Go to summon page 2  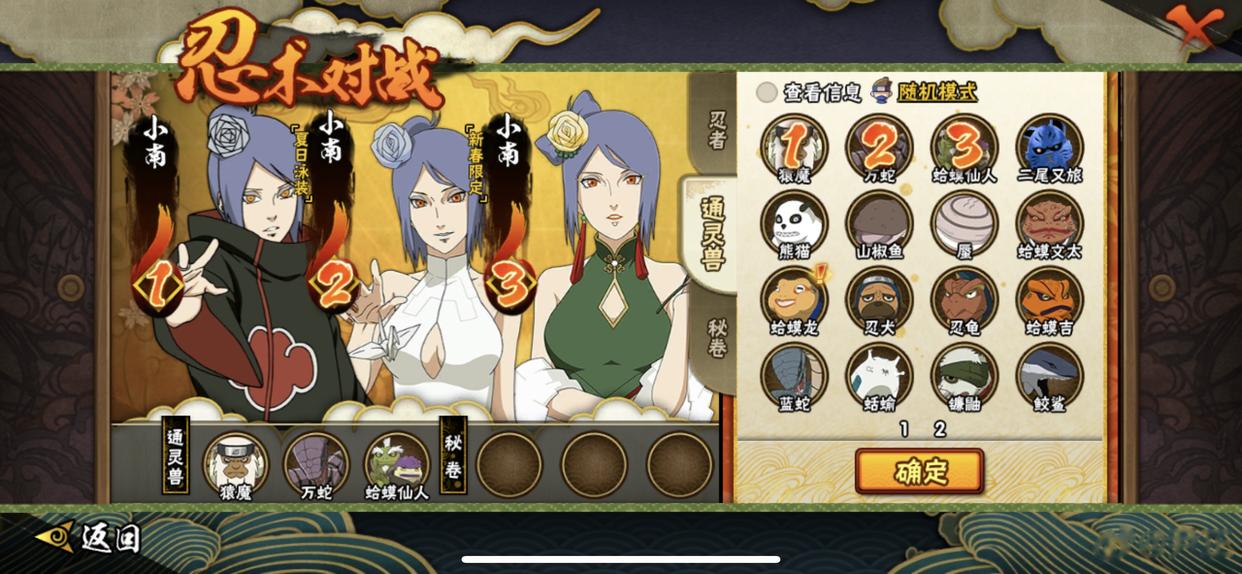939,429
